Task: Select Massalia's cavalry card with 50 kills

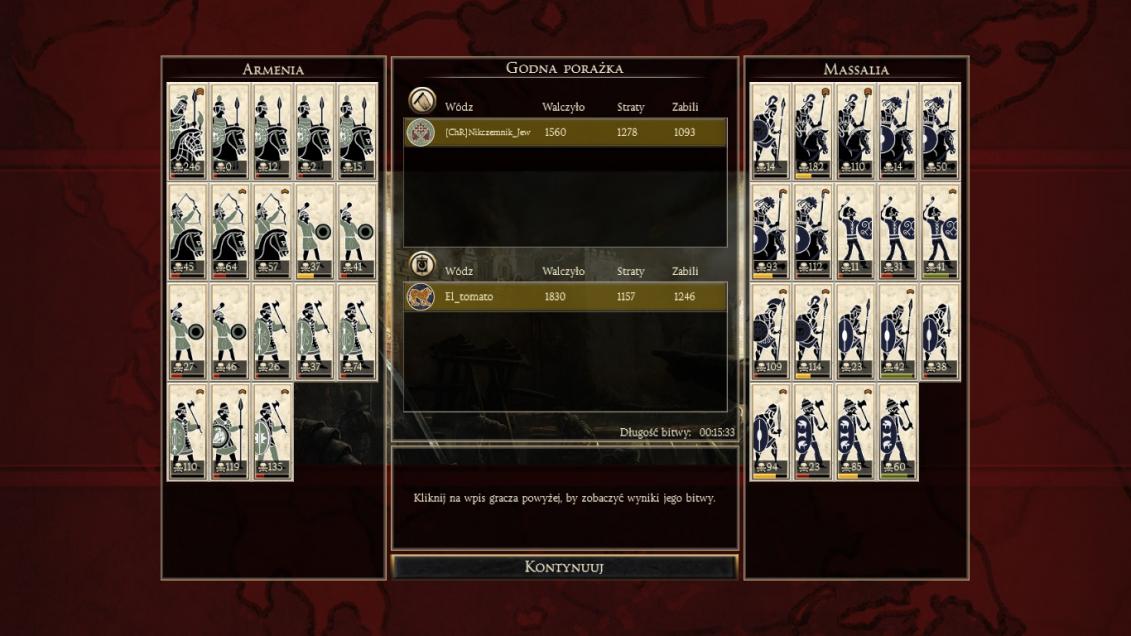Action: click(939, 131)
